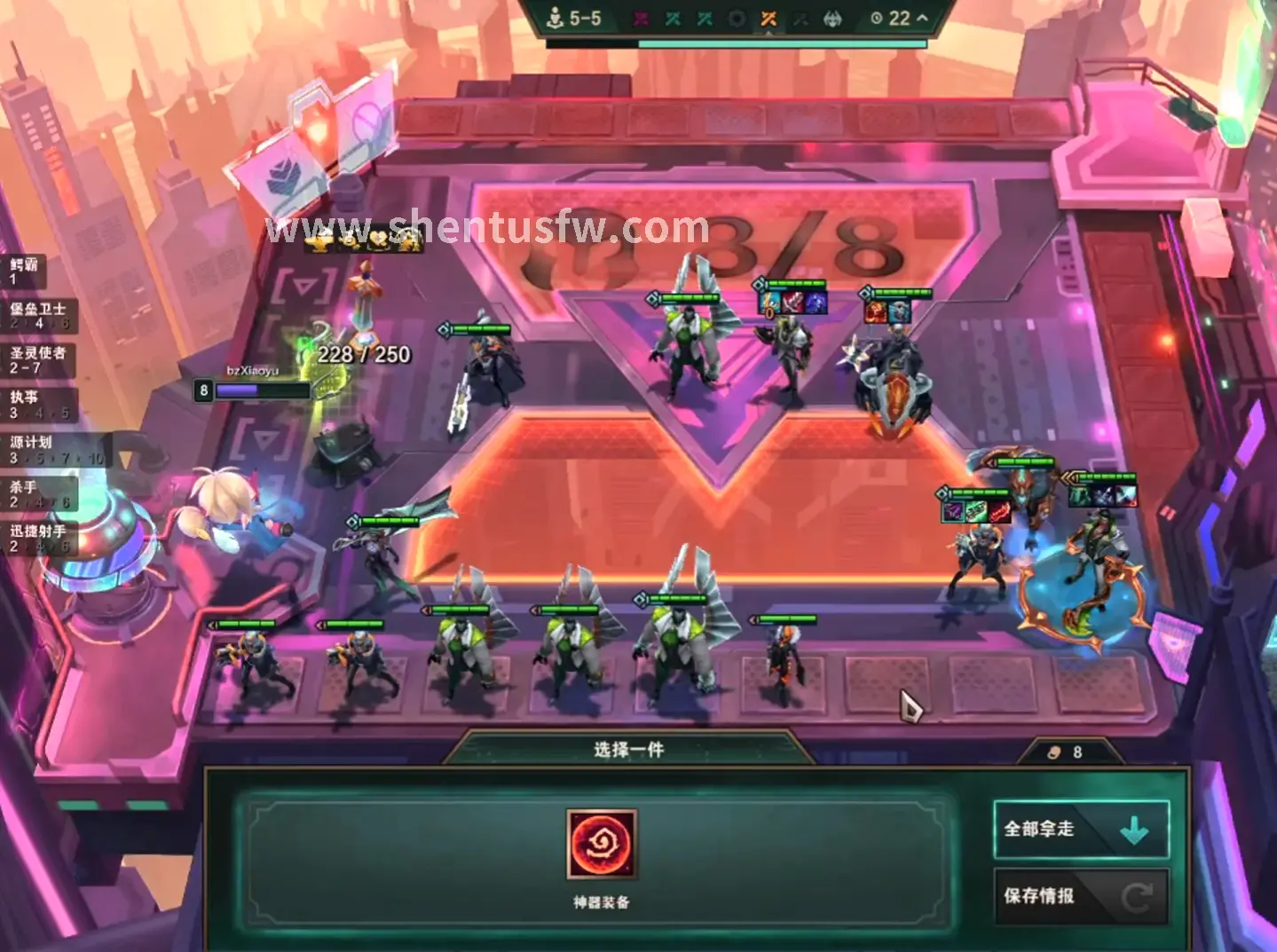This screenshot has width=1277, height=952.
Task: Click the gold coin counter showing 8
Action: coord(1067,752)
